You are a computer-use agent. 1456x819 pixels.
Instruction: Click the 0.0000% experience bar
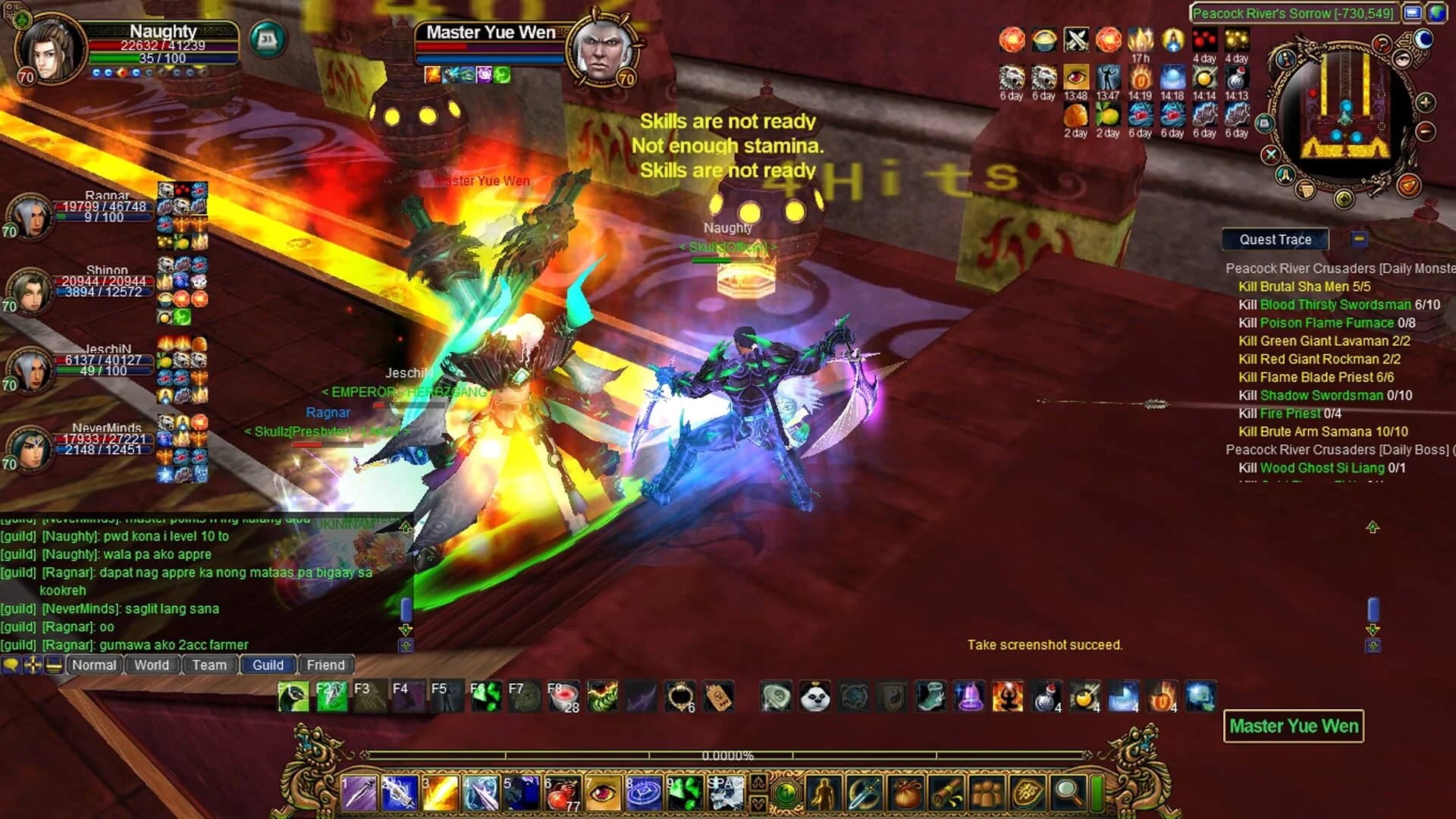coord(726,755)
